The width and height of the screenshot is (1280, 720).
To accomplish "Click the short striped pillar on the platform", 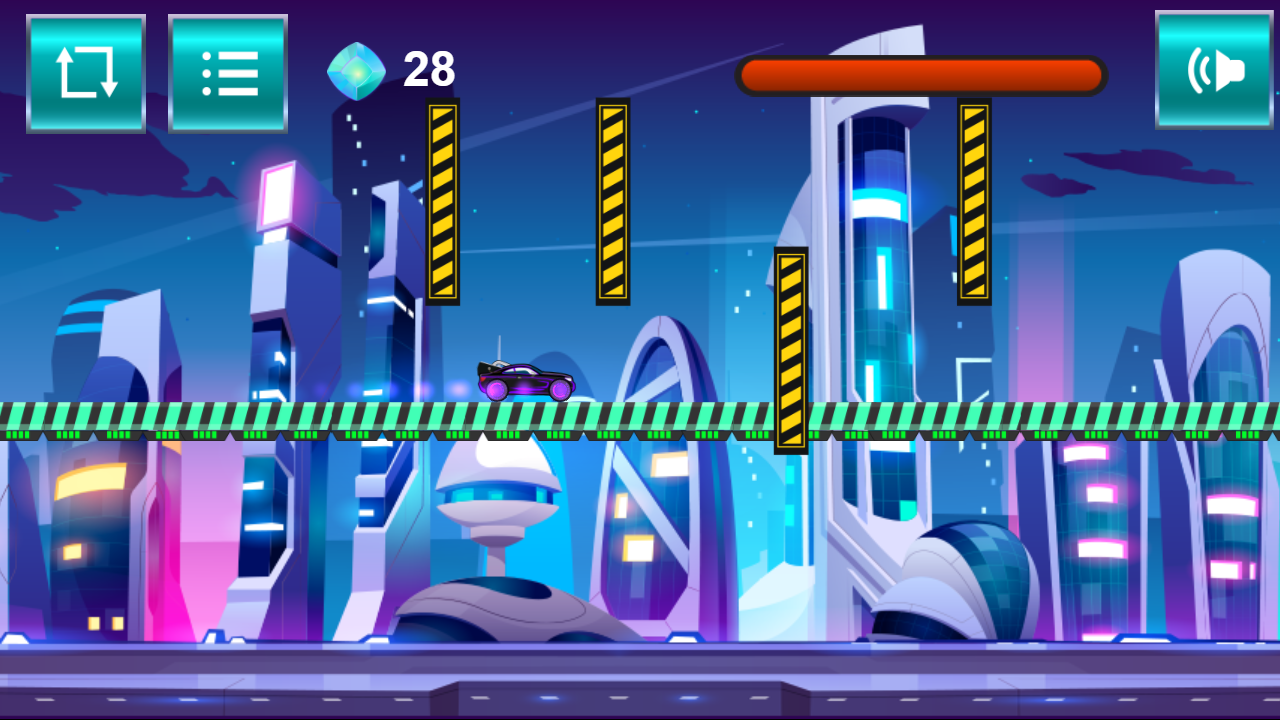I will [791, 350].
